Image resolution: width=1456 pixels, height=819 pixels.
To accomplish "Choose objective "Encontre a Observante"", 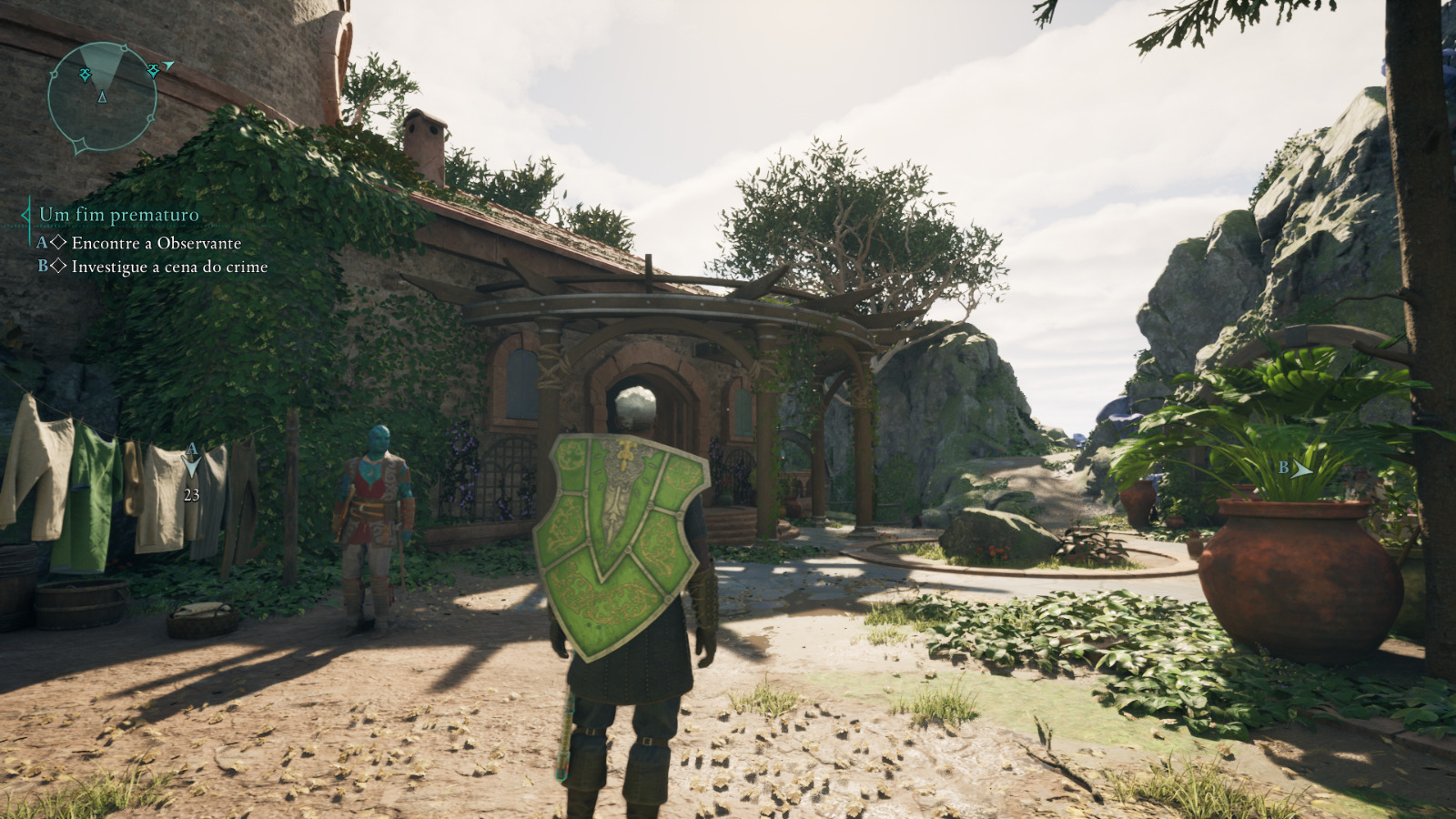I will pos(156,243).
